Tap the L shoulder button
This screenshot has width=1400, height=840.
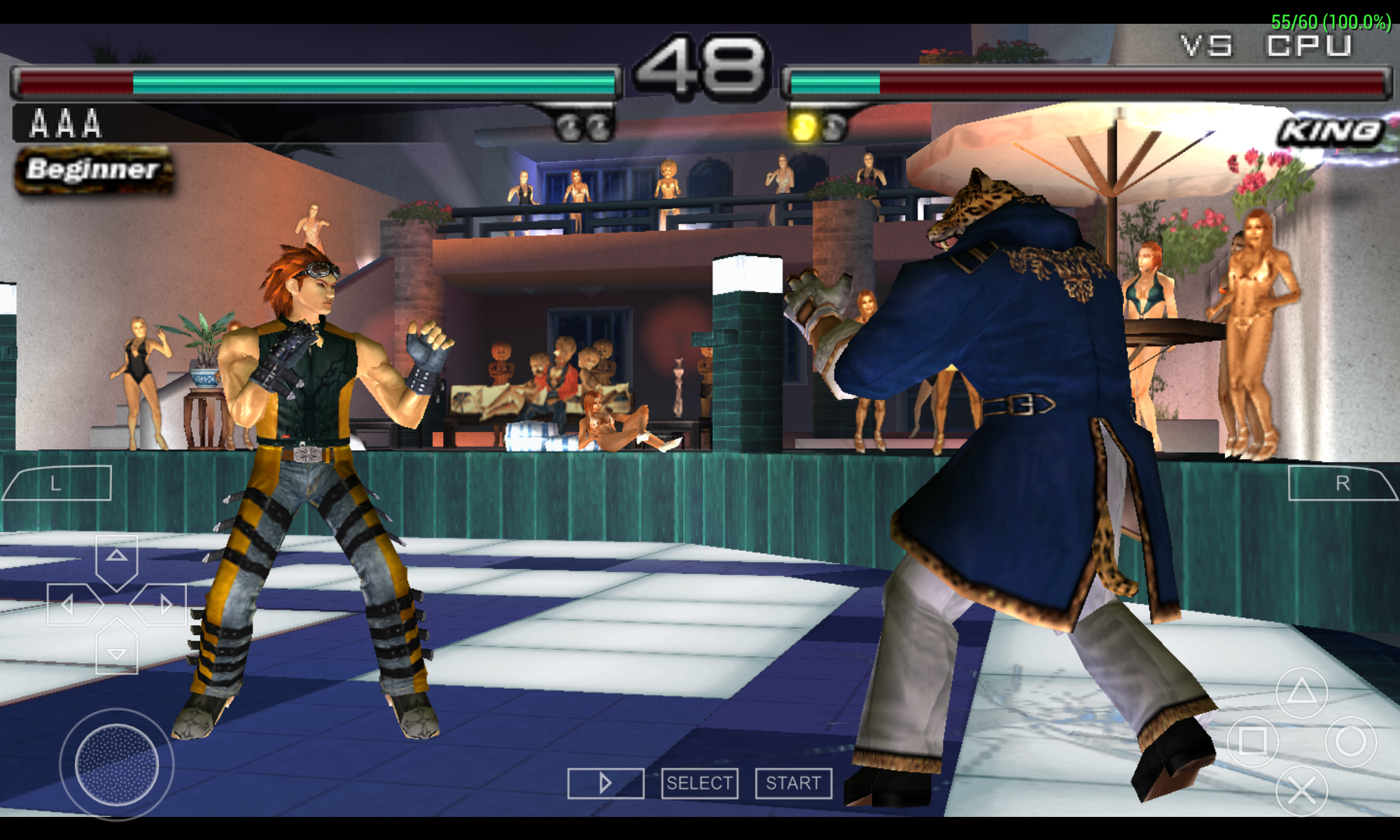pyautogui.click(x=57, y=483)
